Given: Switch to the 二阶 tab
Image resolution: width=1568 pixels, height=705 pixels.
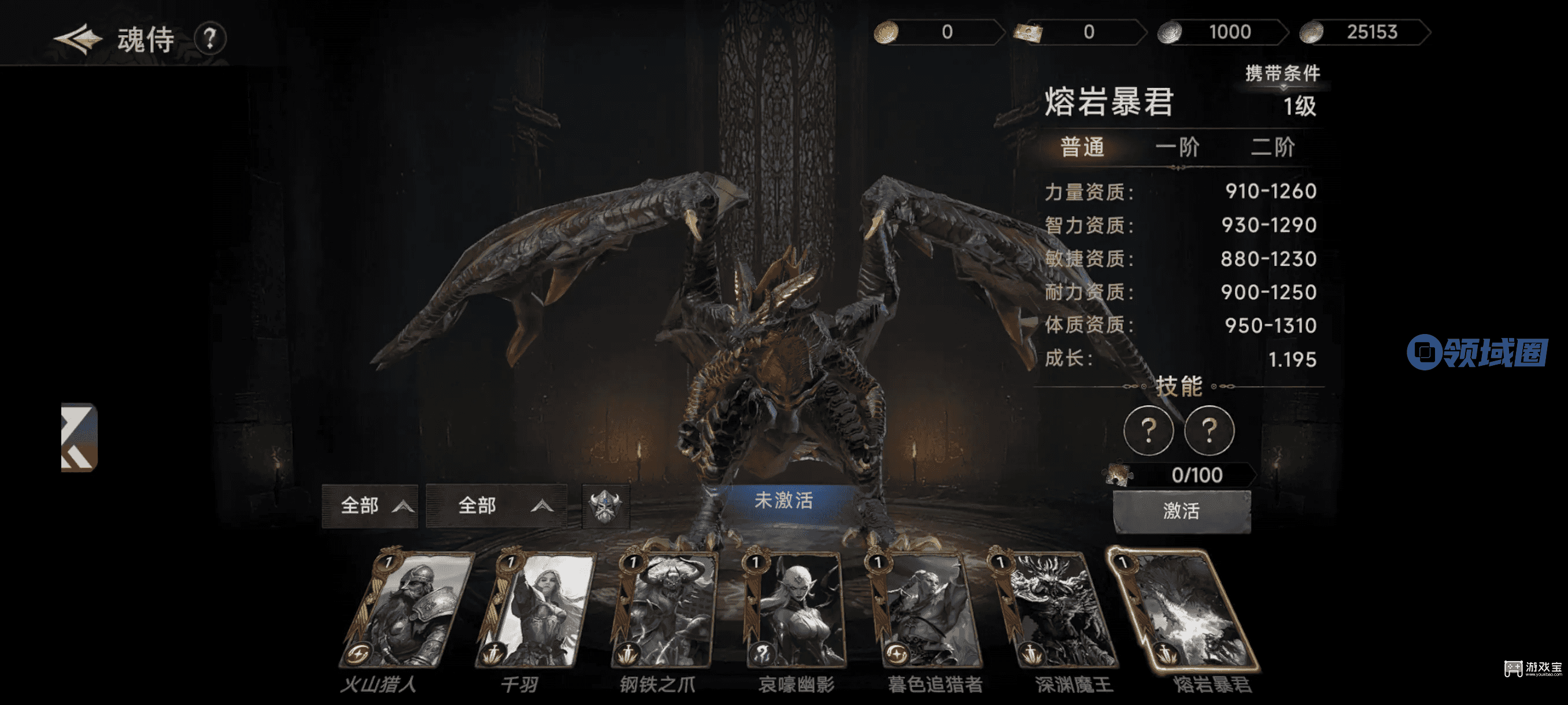Looking at the screenshot, I should click(x=1272, y=147).
